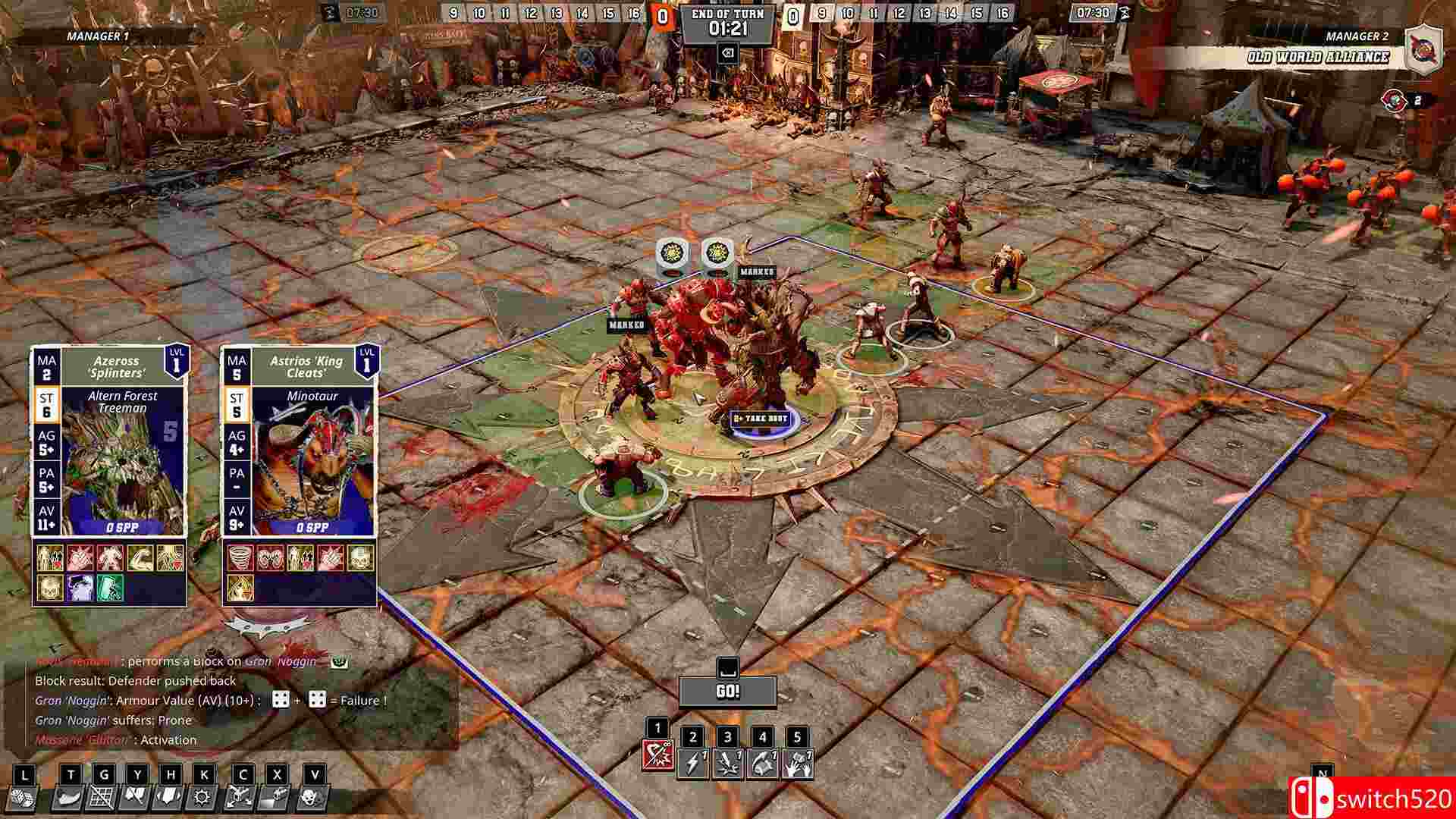
Task: Click the 2+ Take Root prompt
Action: coord(761,417)
